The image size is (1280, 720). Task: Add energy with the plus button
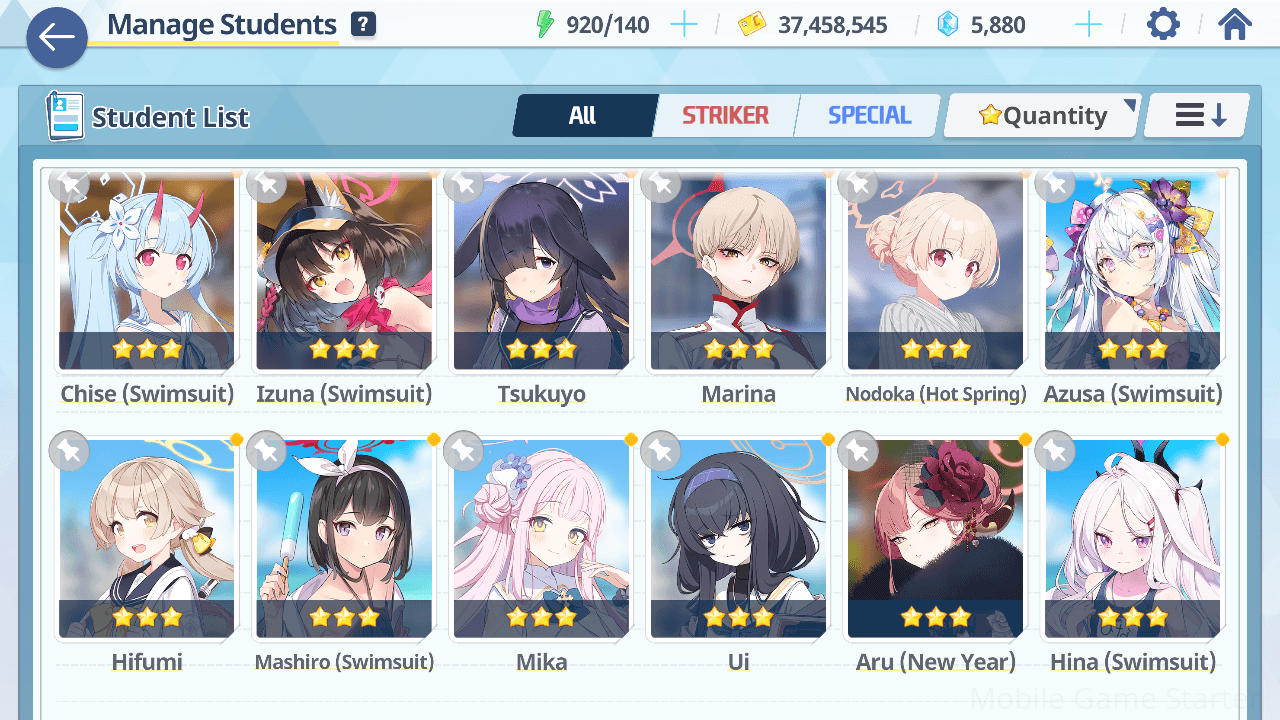tap(684, 25)
